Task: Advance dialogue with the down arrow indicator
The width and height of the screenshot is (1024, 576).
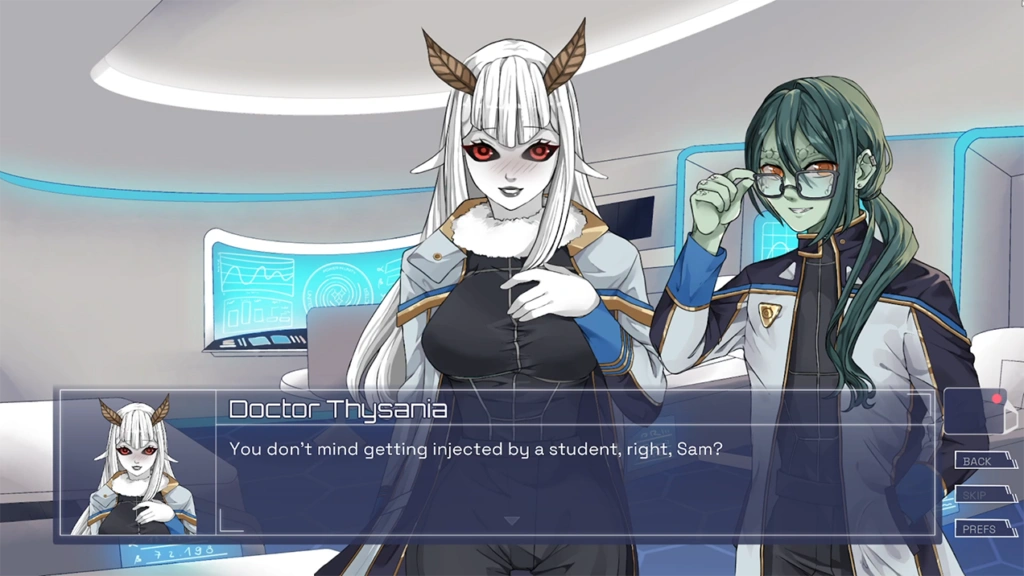Action: tap(511, 521)
